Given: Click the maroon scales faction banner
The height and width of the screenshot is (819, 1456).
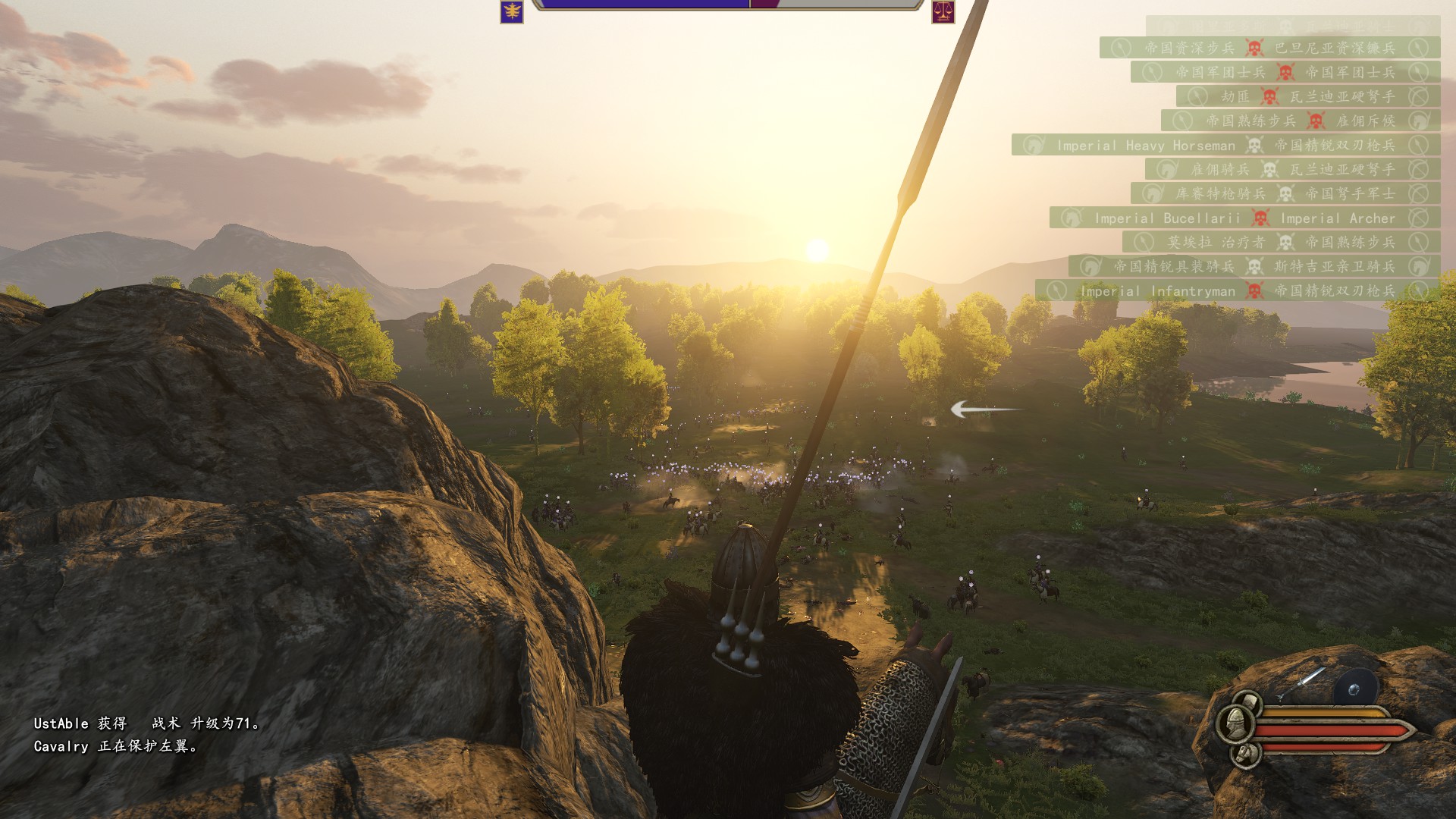Looking at the screenshot, I should [x=943, y=11].
